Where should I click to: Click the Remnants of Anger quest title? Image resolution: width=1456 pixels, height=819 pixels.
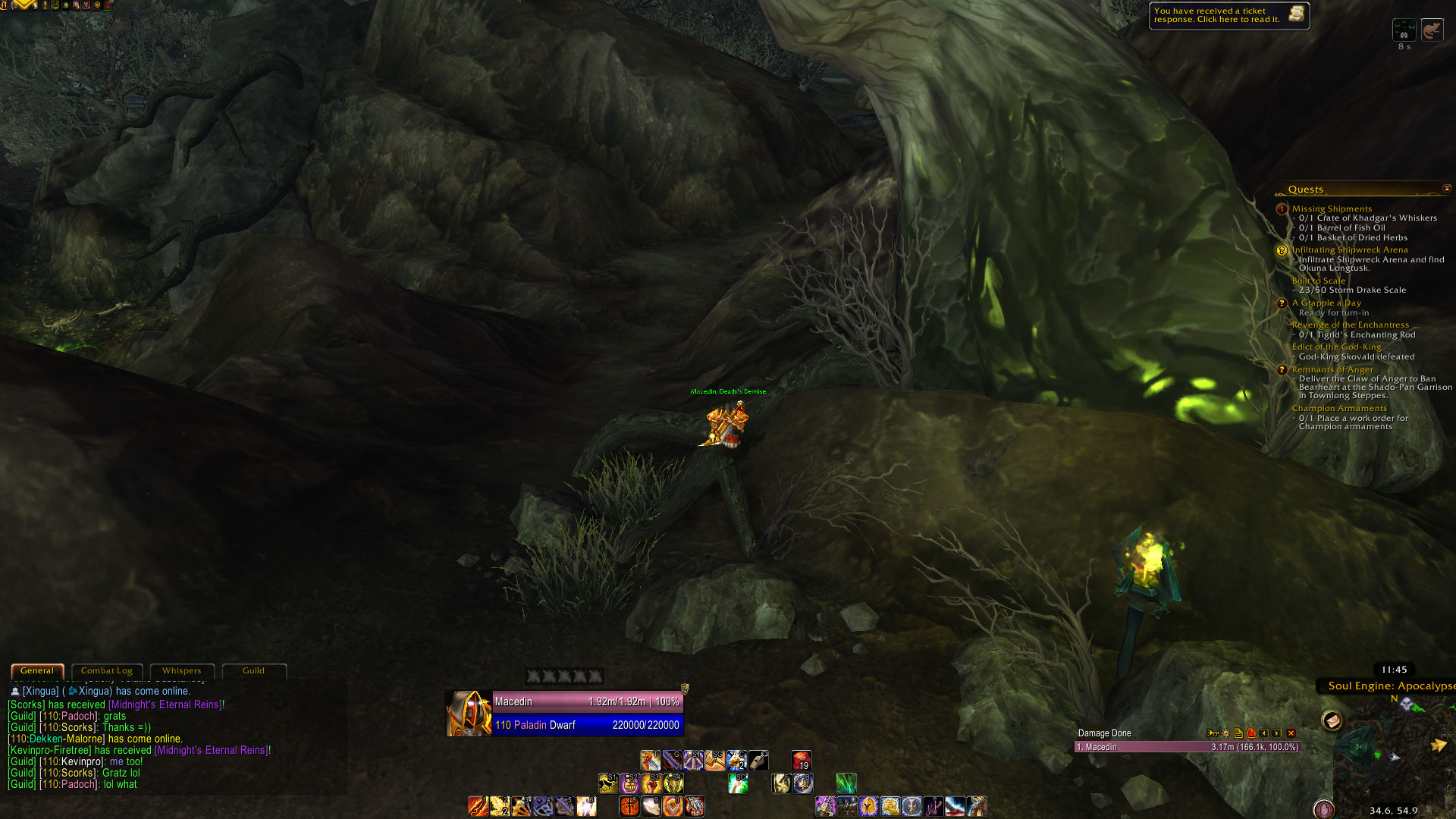(x=1332, y=369)
